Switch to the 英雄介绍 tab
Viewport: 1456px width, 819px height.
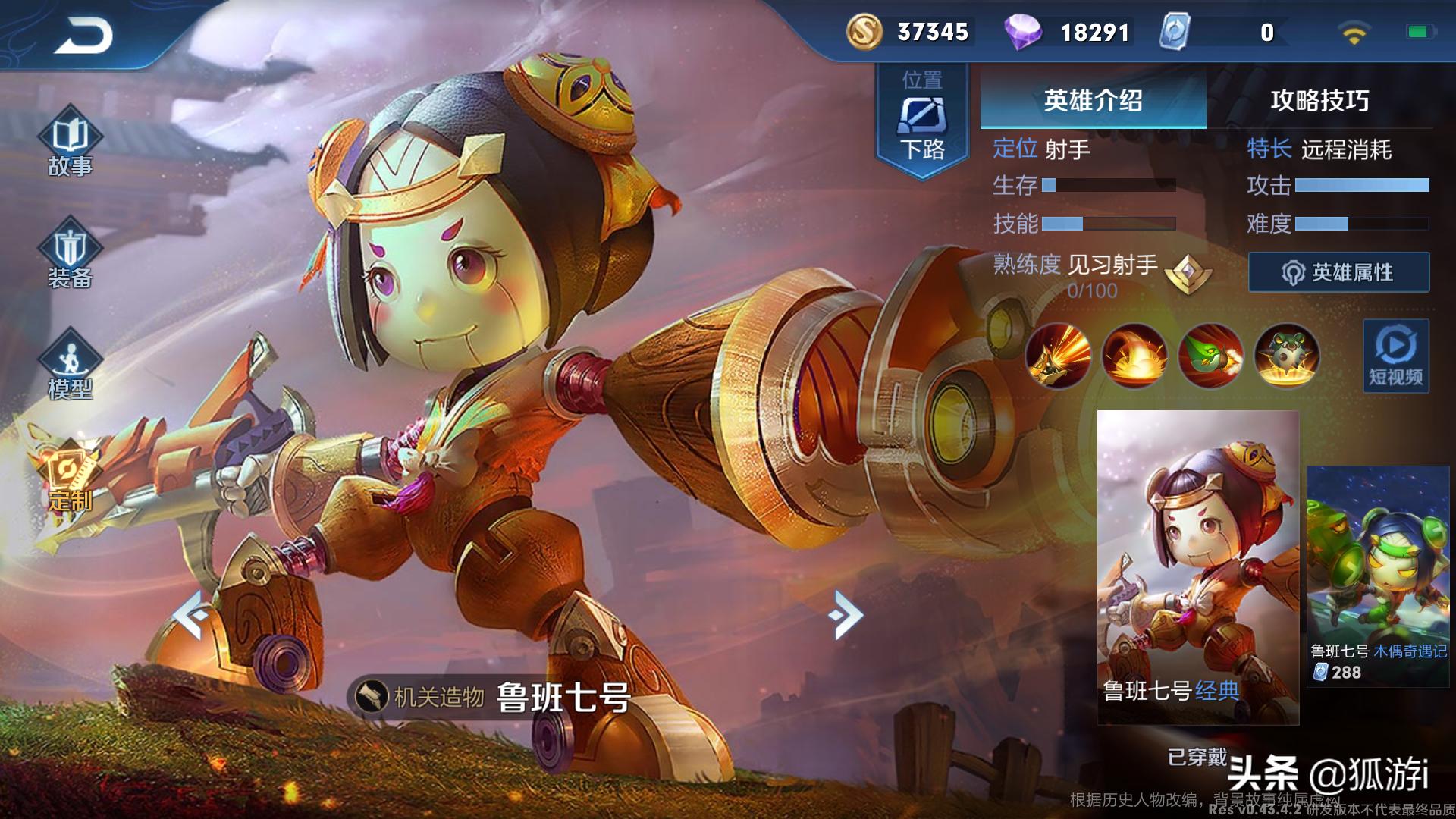point(1093,100)
